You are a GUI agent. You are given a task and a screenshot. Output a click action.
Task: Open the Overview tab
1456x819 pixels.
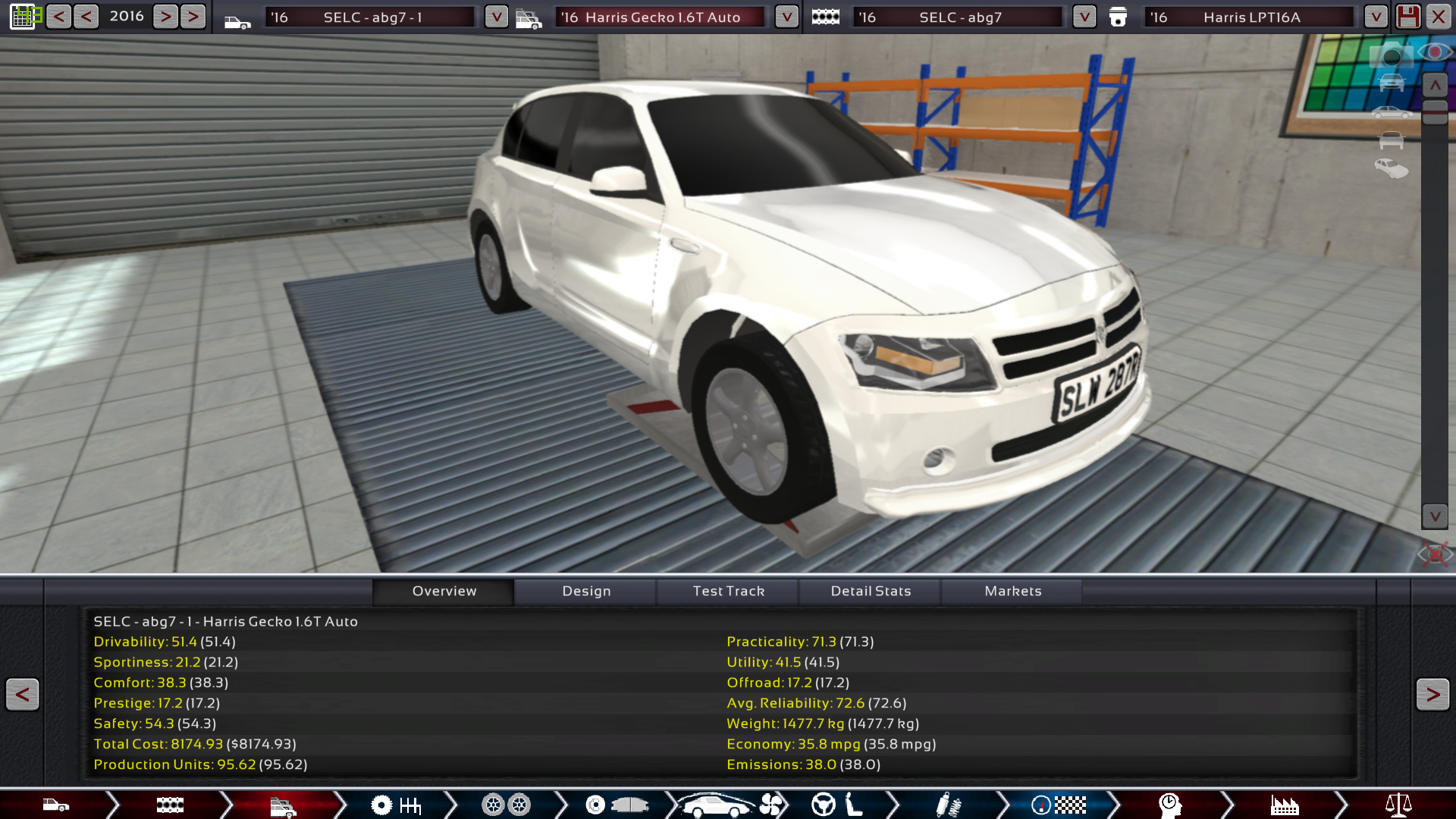[444, 591]
